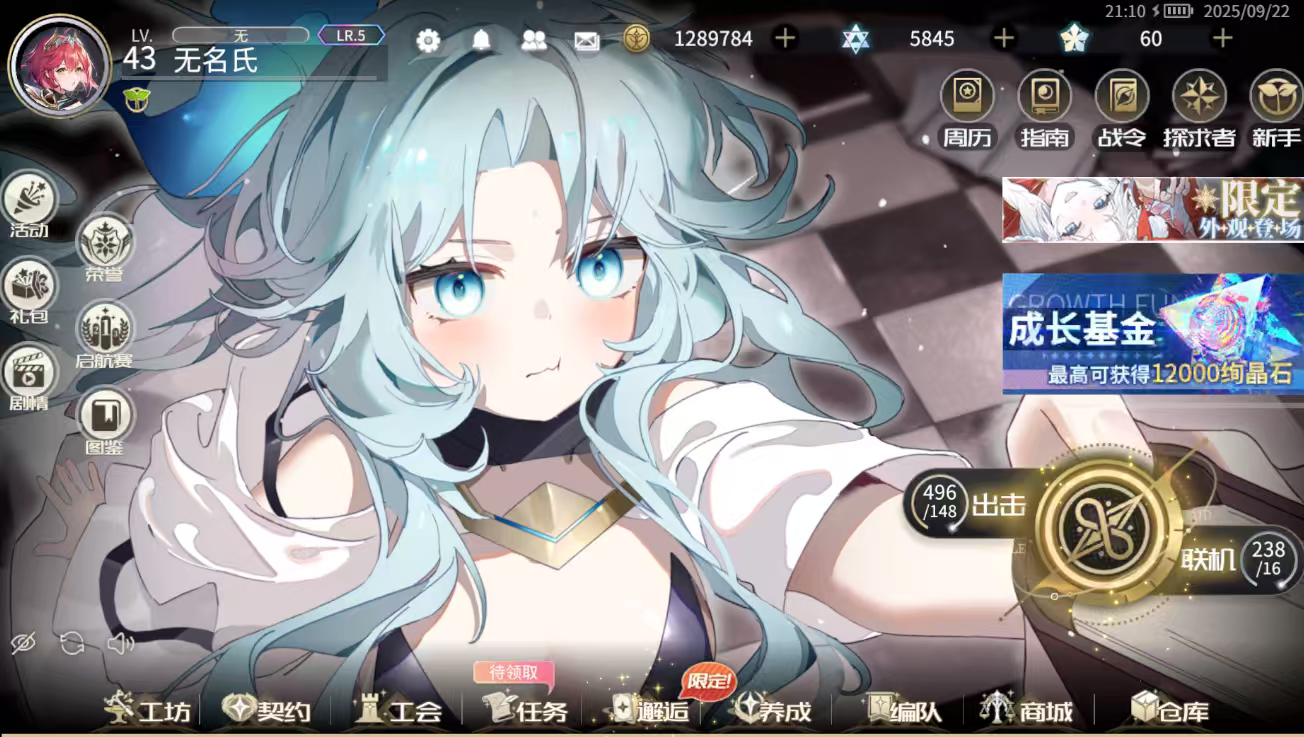The height and width of the screenshot is (737, 1304).
Task: Open the mailbox icon
Action: (586, 39)
